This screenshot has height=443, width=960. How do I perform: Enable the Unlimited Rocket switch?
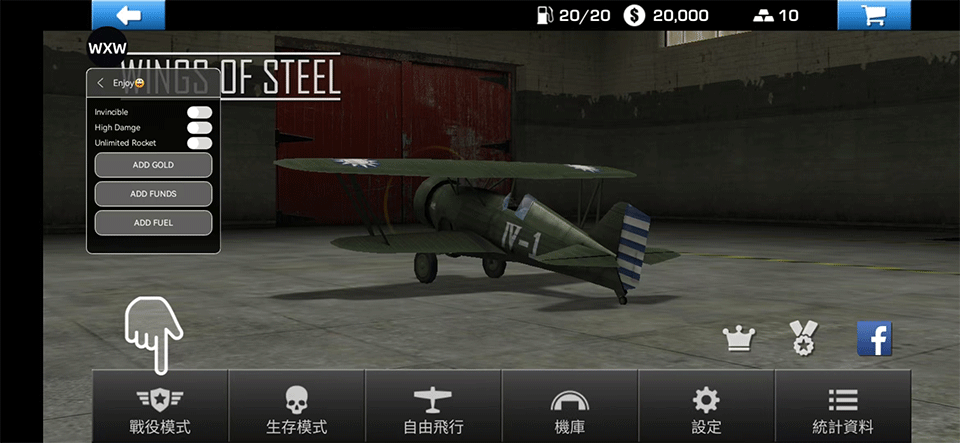coord(199,143)
